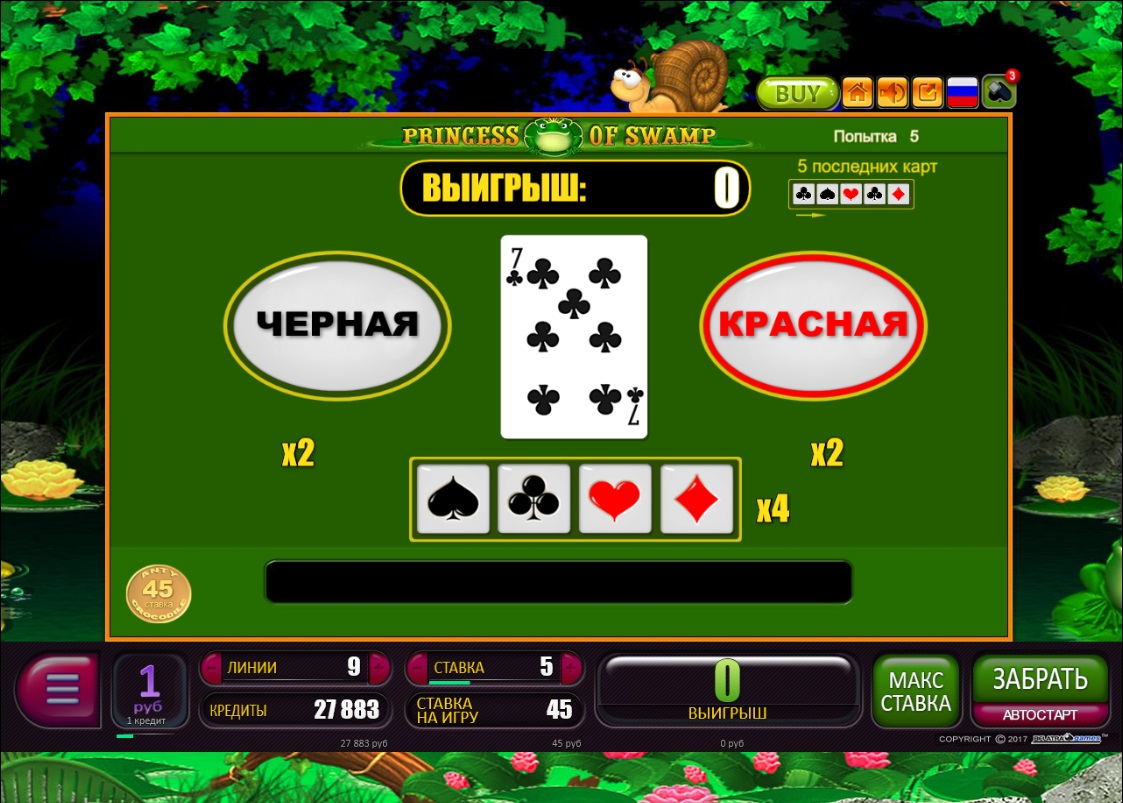1123x803 pixels.
Task: Pick the diamond suit card
Action: 697,499
